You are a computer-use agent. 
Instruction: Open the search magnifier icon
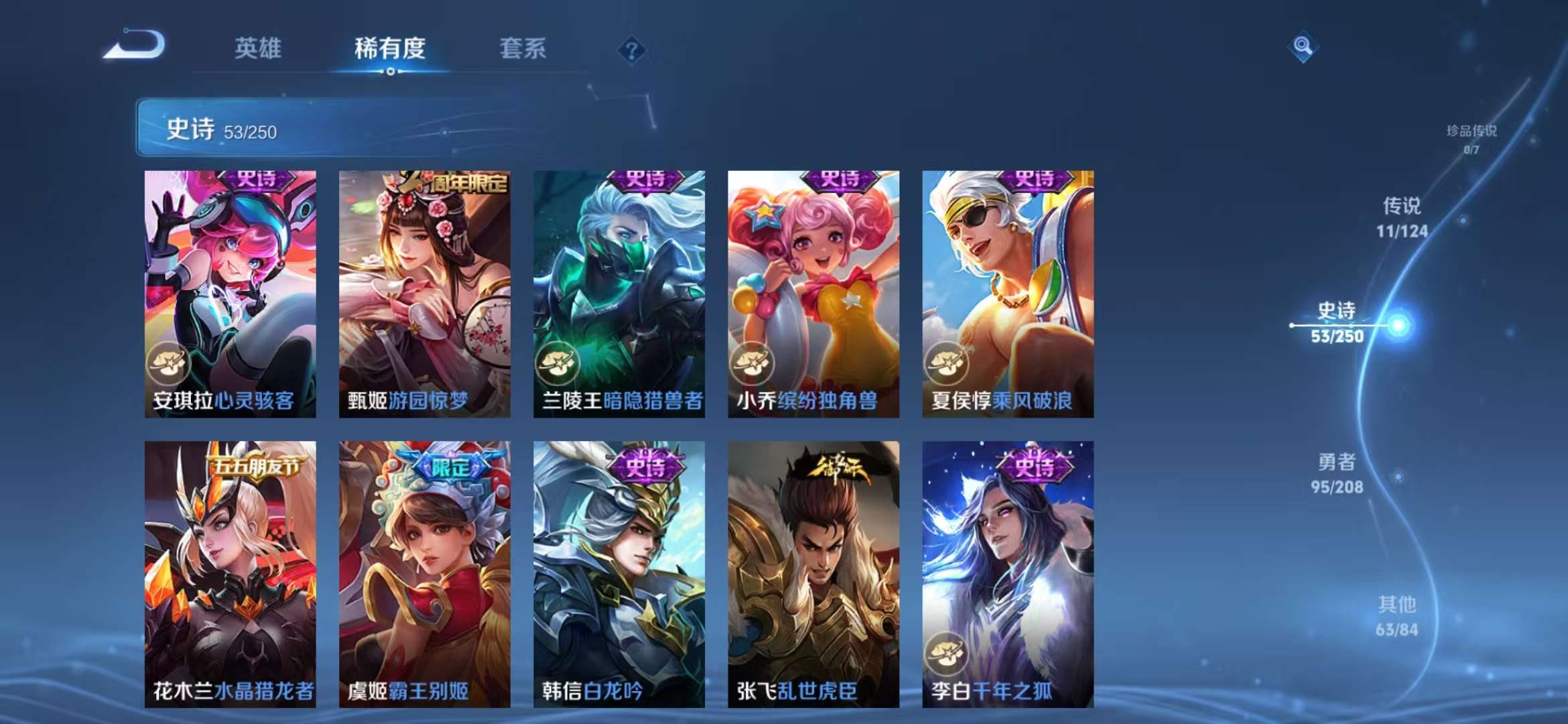[1303, 47]
